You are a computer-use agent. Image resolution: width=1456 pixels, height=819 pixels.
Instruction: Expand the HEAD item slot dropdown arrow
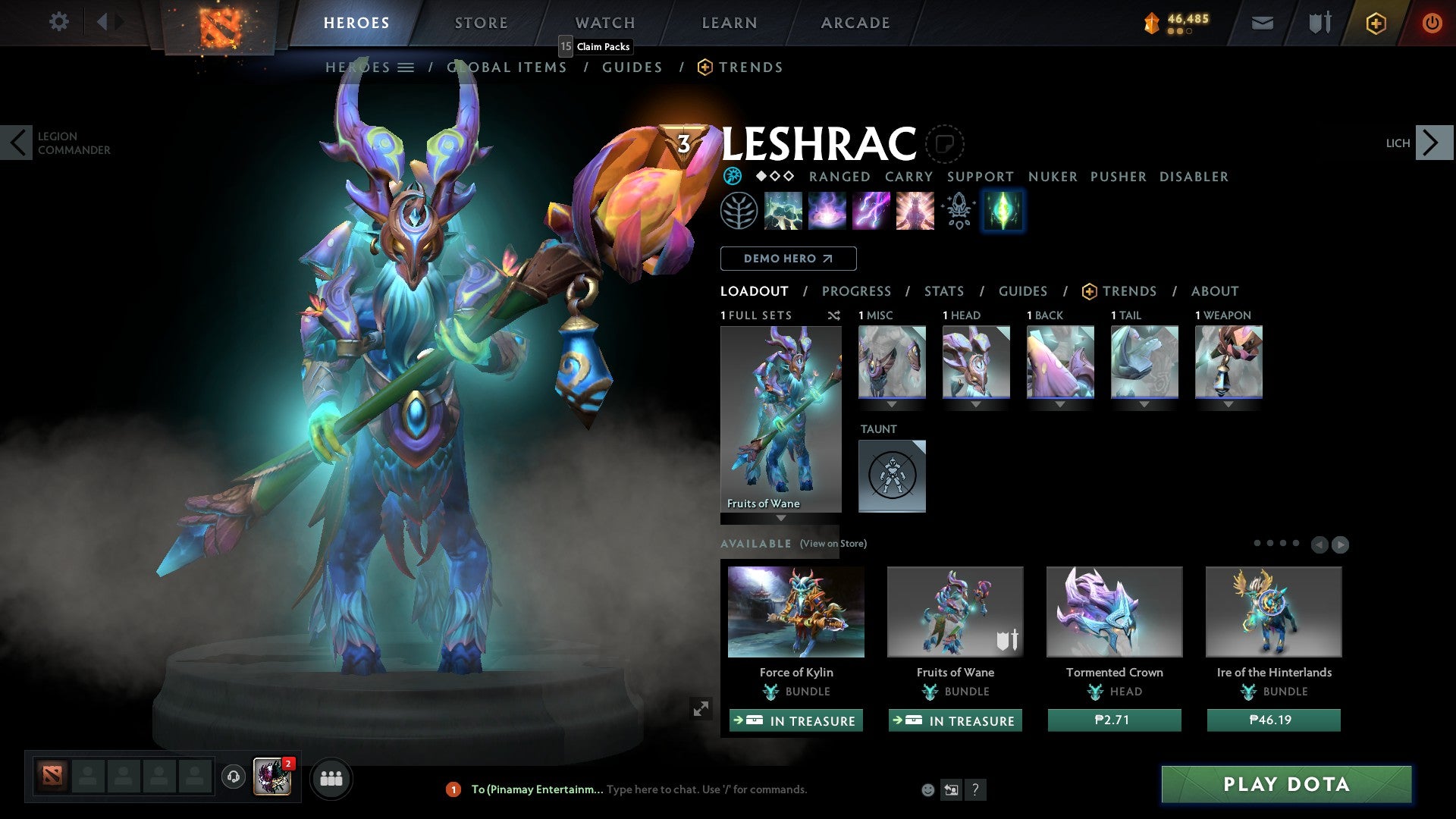click(x=976, y=404)
